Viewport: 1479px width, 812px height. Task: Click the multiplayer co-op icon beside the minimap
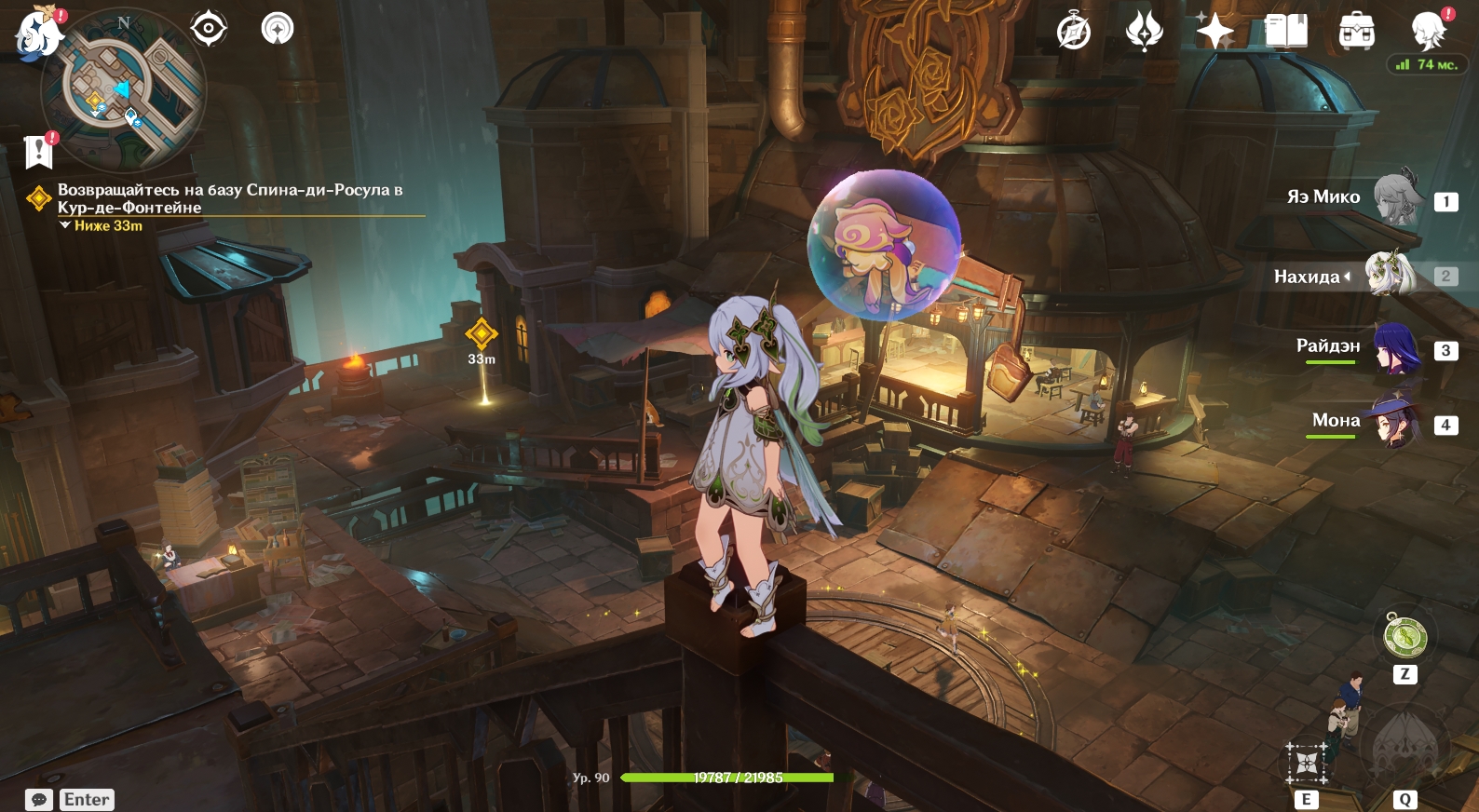[x=277, y=29]
